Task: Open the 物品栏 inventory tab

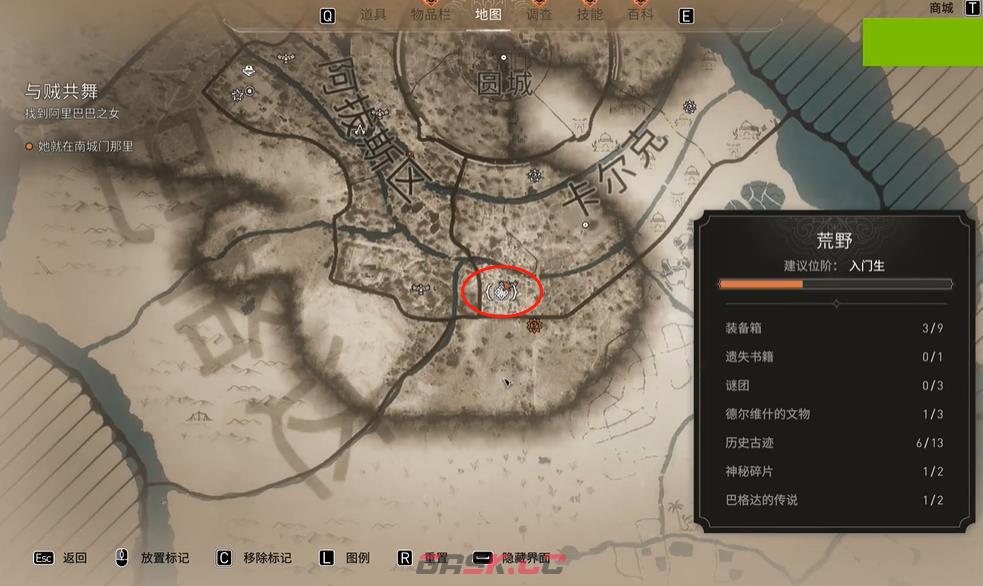Action: [x=431, y=15]
